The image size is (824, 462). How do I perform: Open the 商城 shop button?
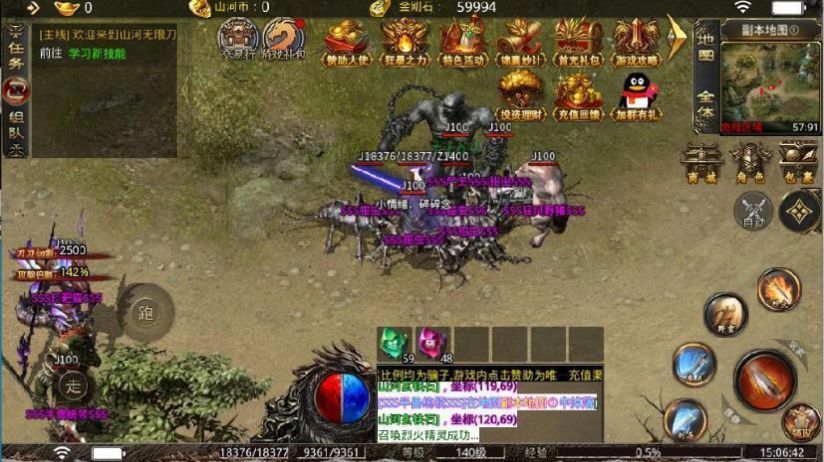pos(702,161)
